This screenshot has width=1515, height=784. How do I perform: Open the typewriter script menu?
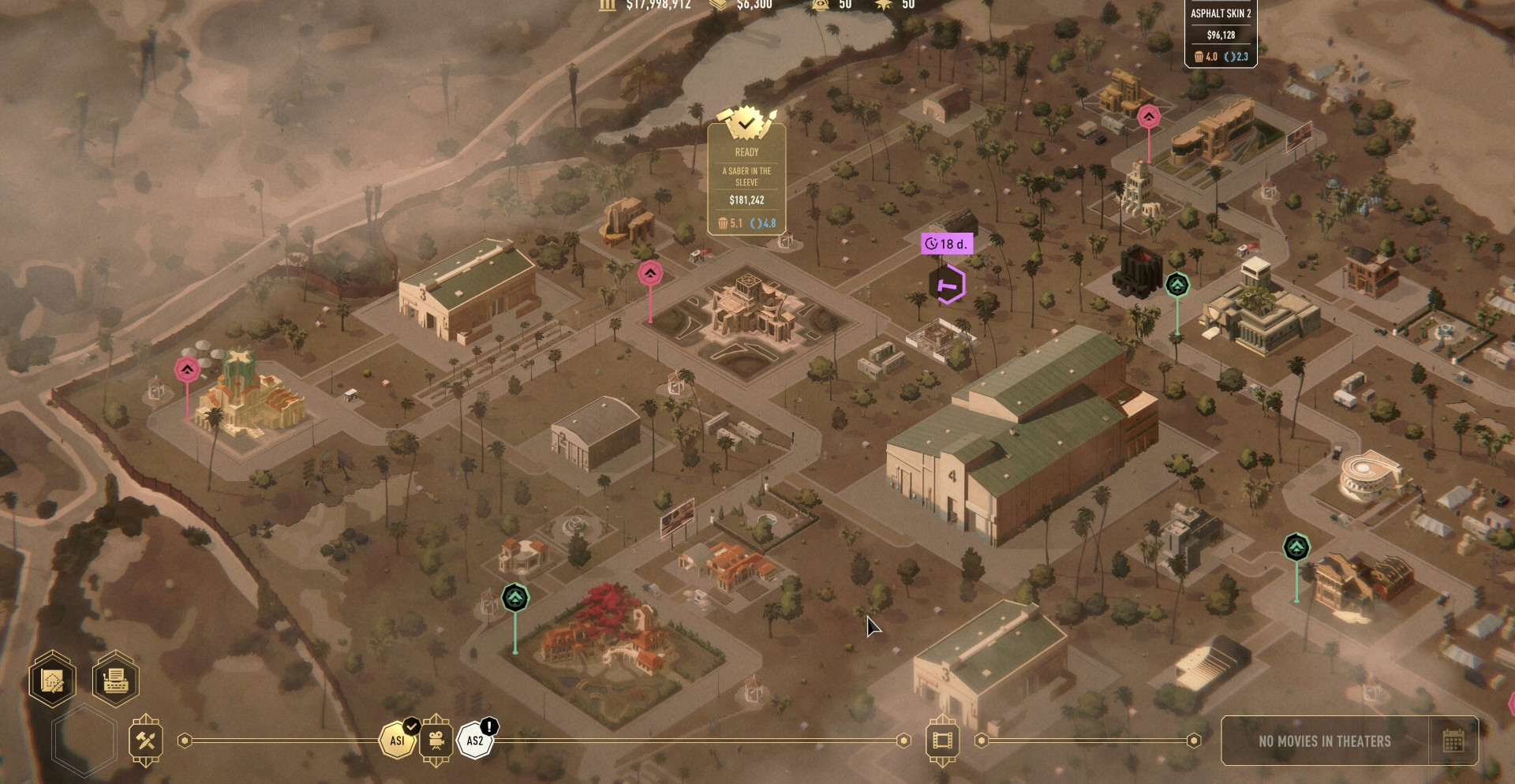pyautogui.click(x=115, y=679)
